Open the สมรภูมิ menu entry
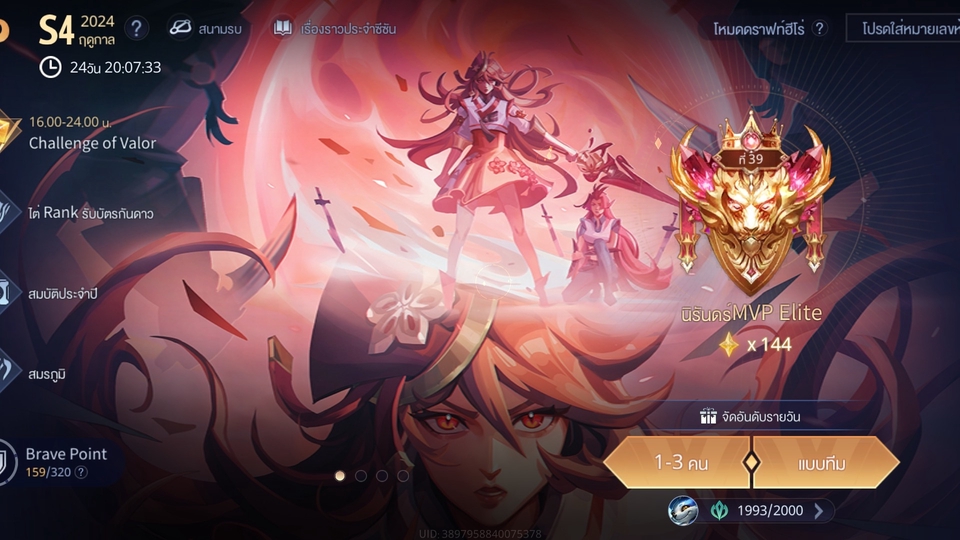 coord(48,374)
